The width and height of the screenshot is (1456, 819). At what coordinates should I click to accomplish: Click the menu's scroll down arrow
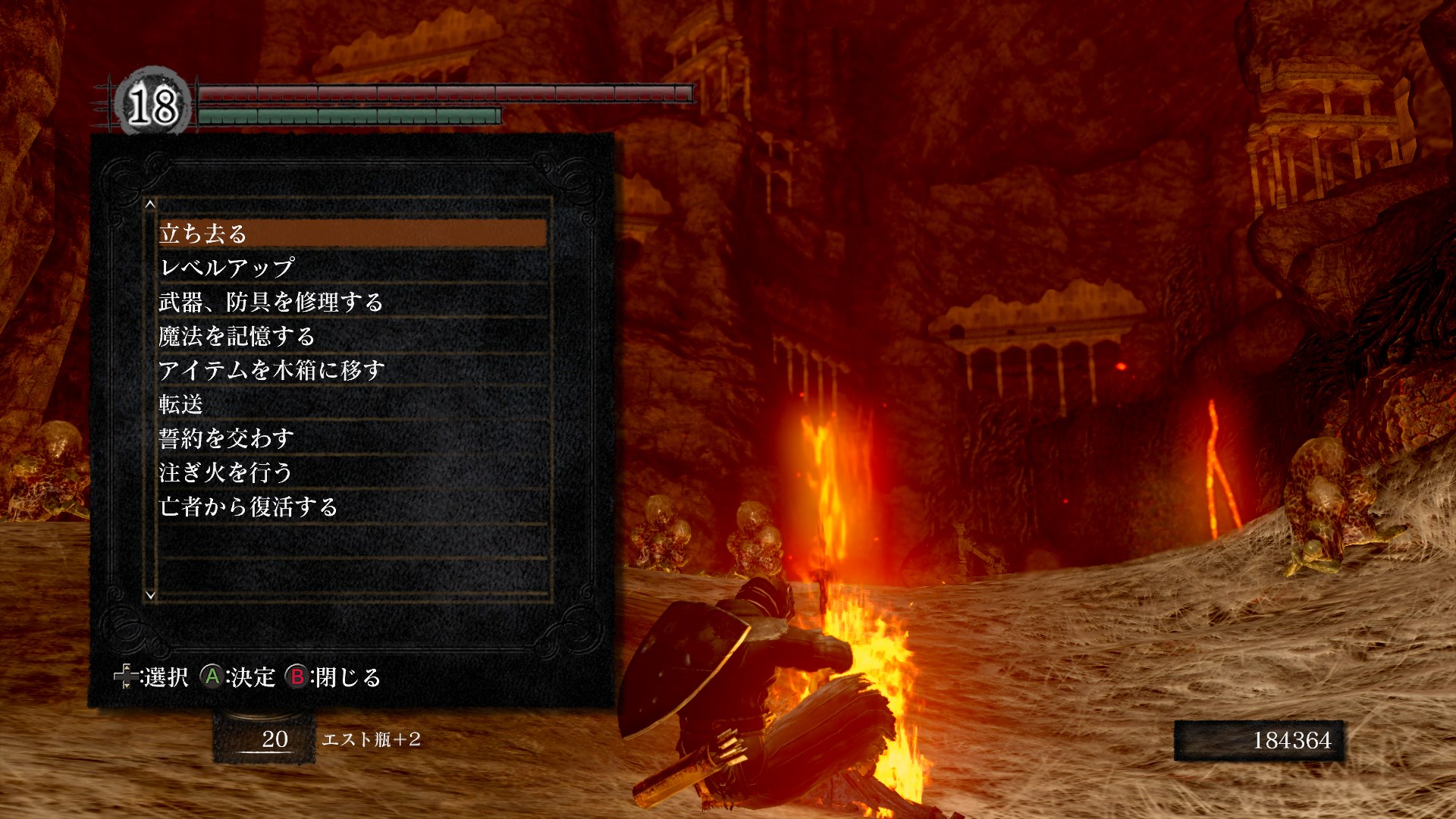tap(150, 595)
